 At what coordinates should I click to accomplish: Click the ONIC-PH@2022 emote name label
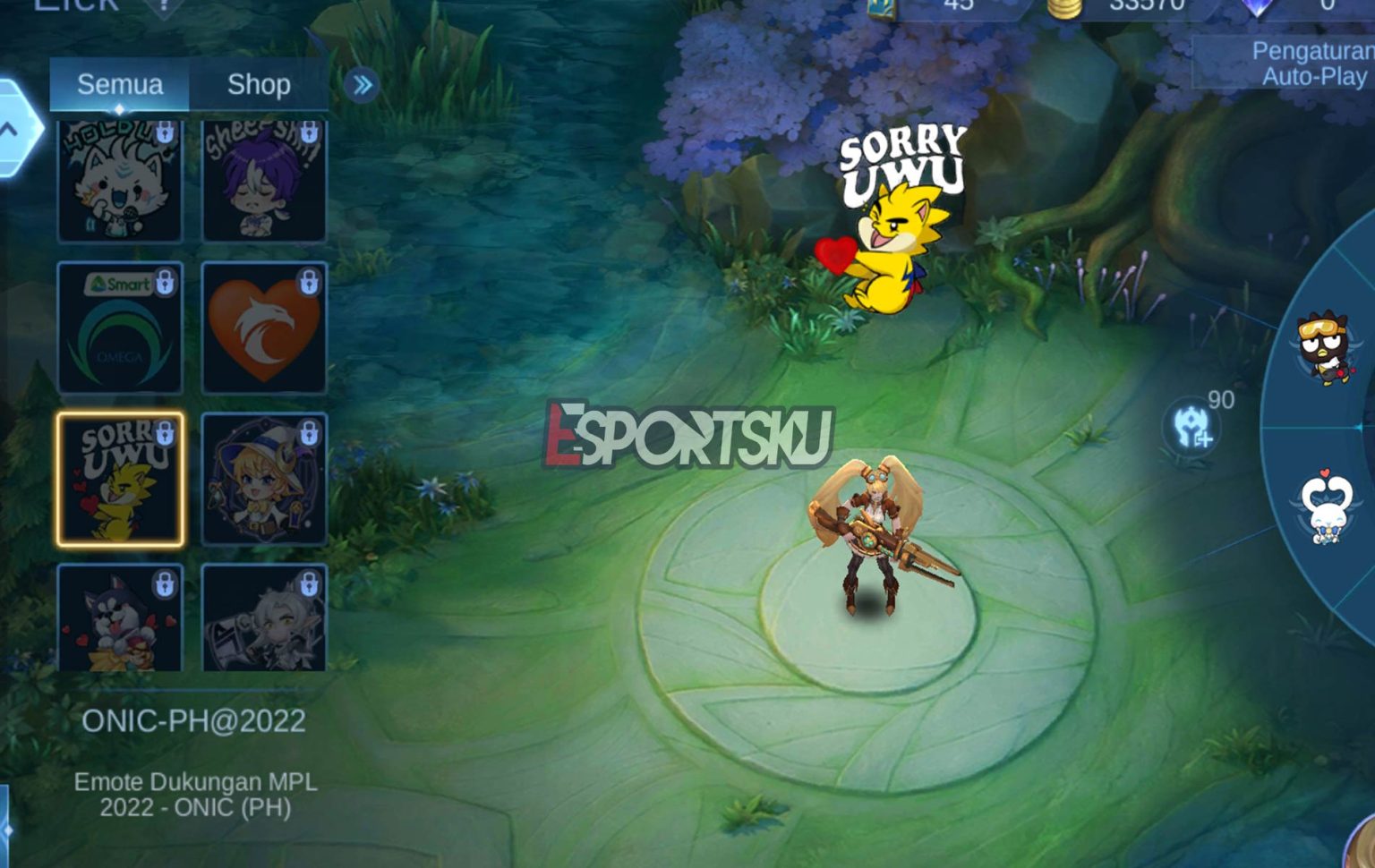click(x=195, y=720)
